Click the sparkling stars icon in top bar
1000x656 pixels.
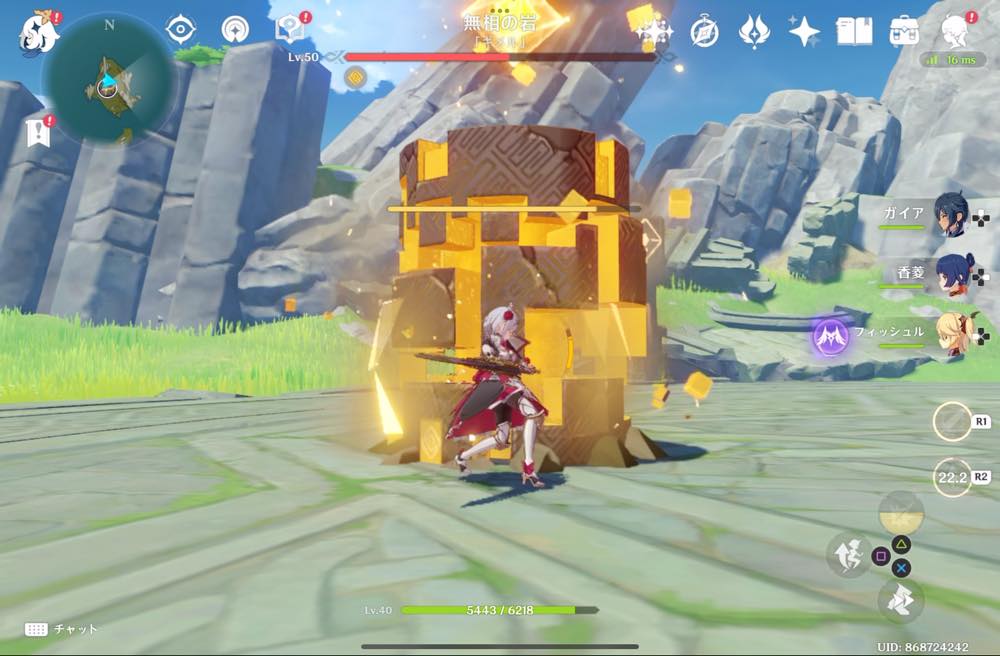[655, 31]
